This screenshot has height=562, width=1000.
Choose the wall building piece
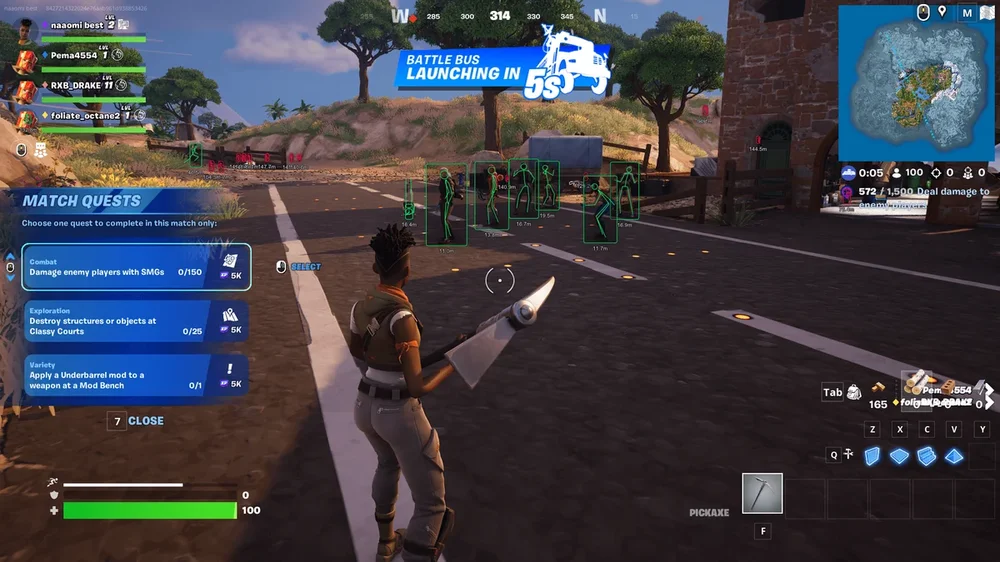coord(872,455)
